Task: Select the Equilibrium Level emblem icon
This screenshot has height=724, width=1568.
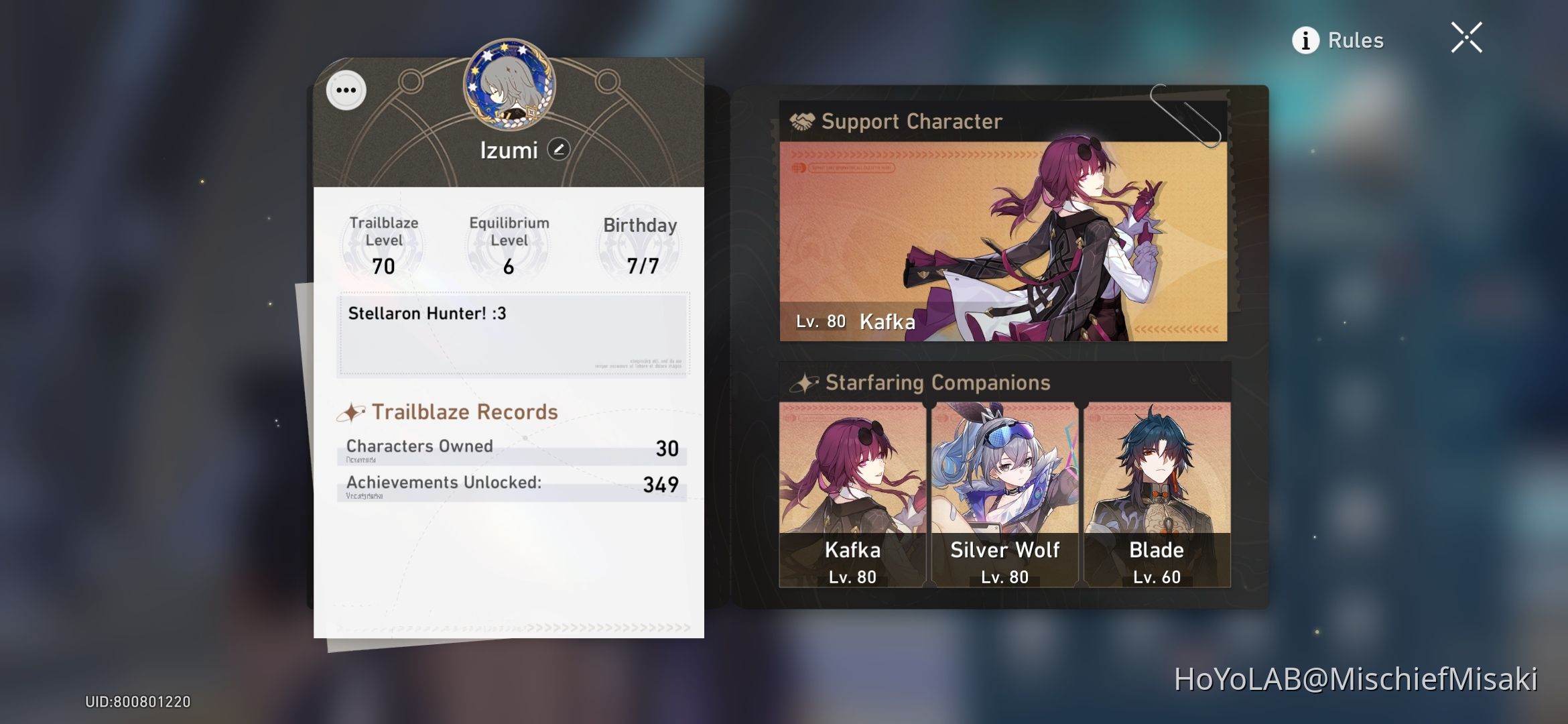Action: [x=507, y=245]
